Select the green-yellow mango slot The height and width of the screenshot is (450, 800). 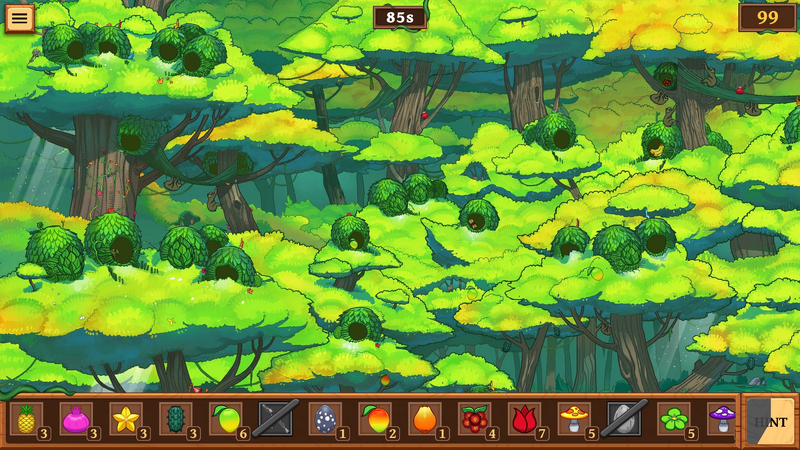pyautogui.click(x=226, y=419)
